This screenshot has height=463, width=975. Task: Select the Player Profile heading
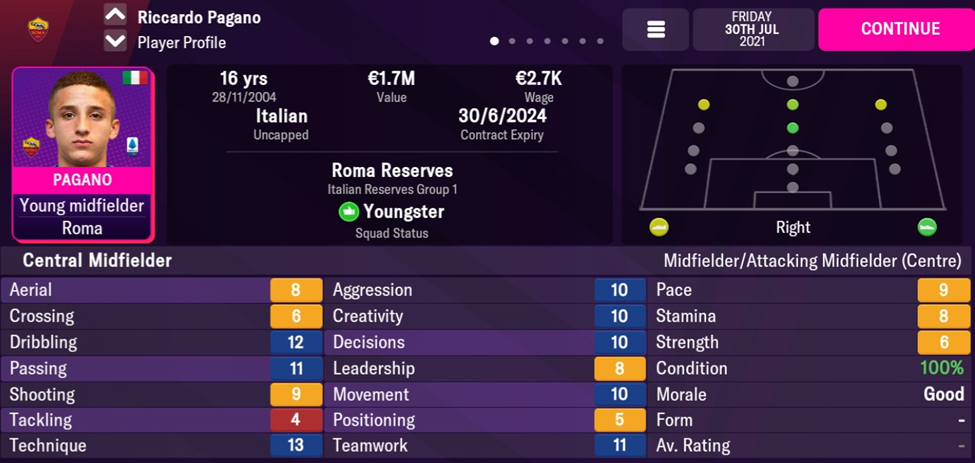181,43
